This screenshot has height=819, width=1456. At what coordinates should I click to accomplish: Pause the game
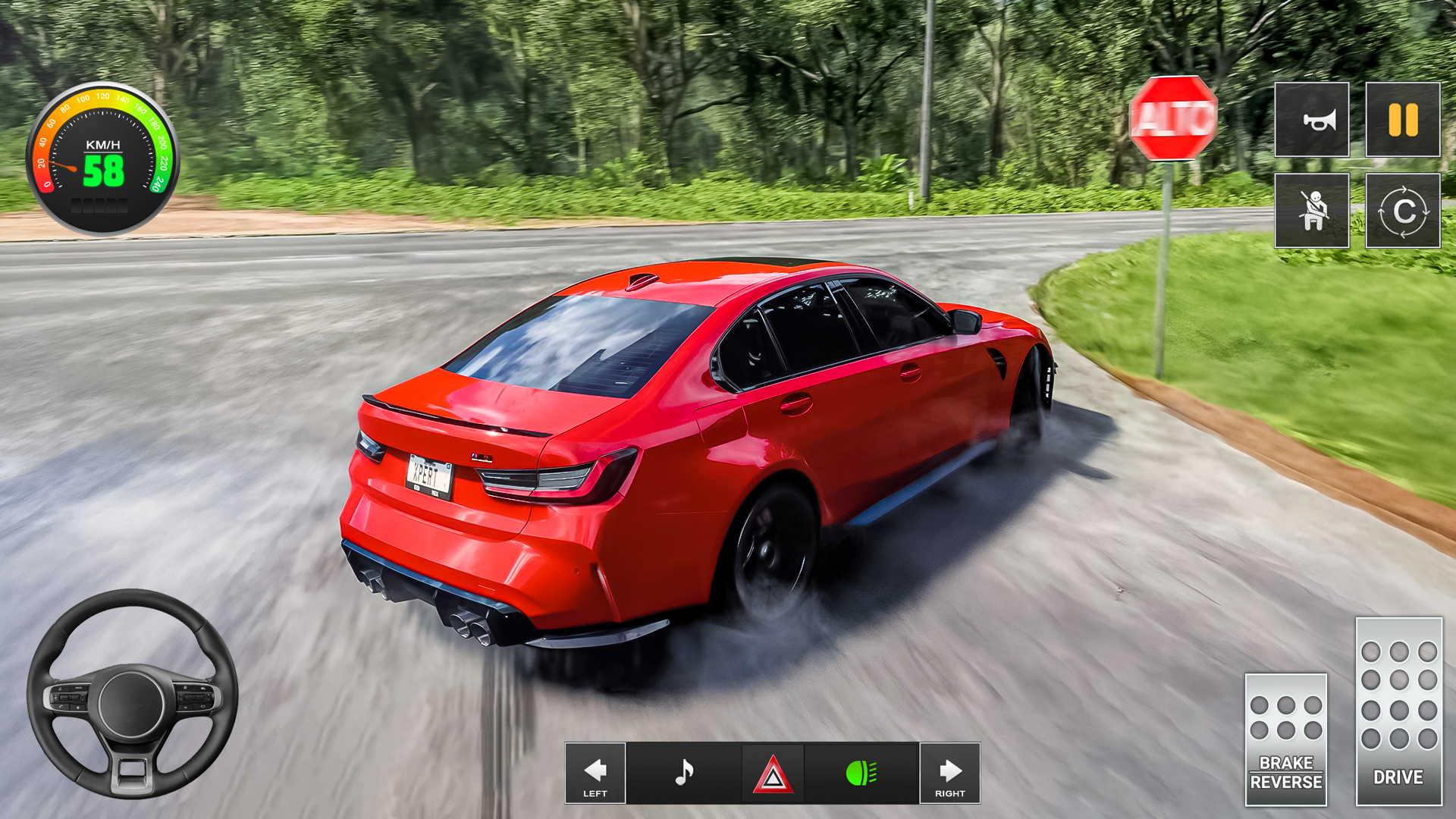(1402, 120)
